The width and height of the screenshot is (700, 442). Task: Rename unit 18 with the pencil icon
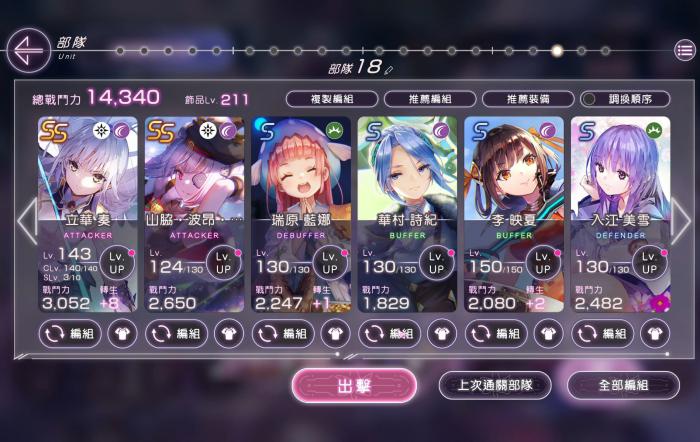pyautogui.click(x=389, y=69)
